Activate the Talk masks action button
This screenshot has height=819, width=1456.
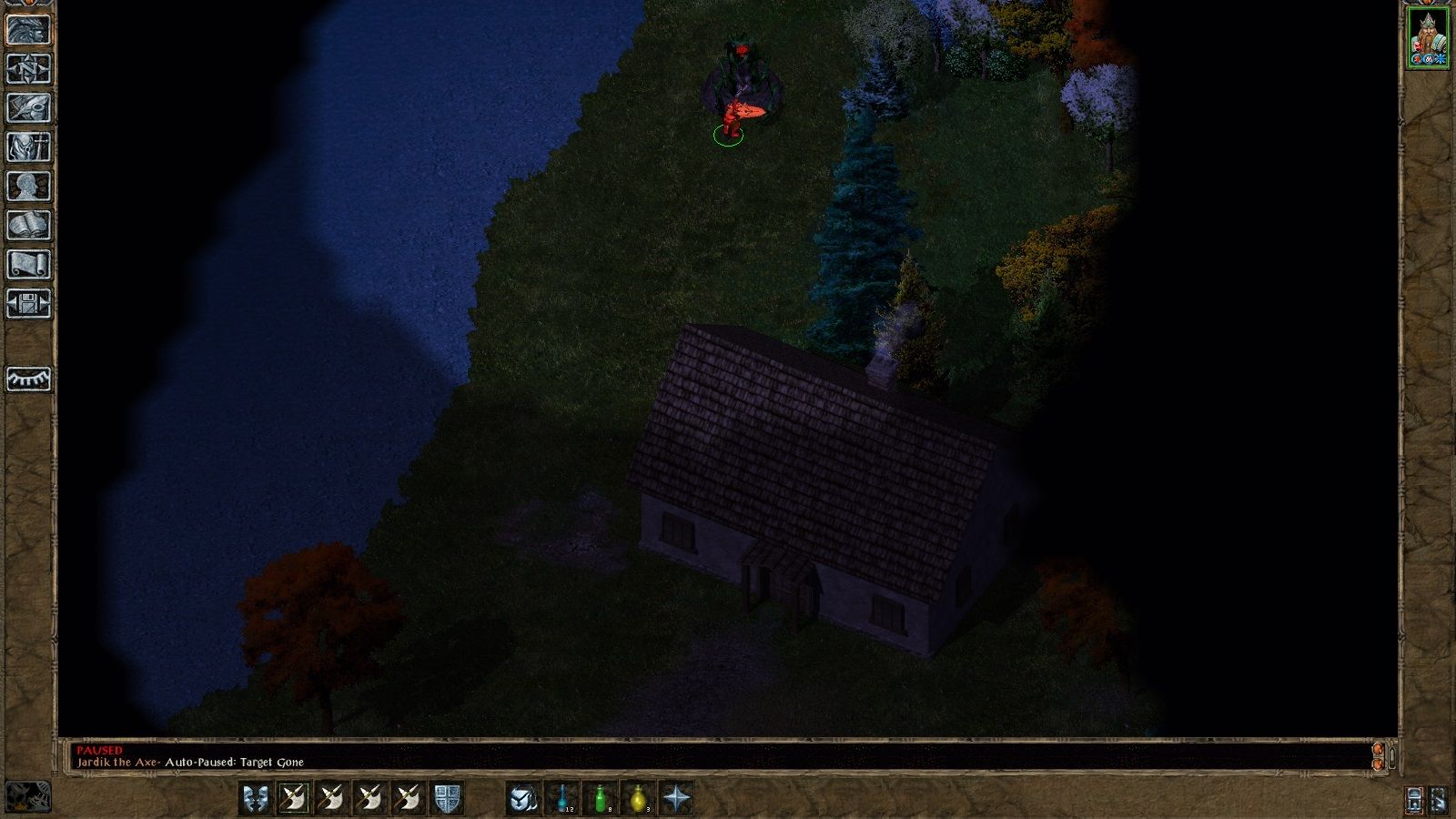(256, 798)
